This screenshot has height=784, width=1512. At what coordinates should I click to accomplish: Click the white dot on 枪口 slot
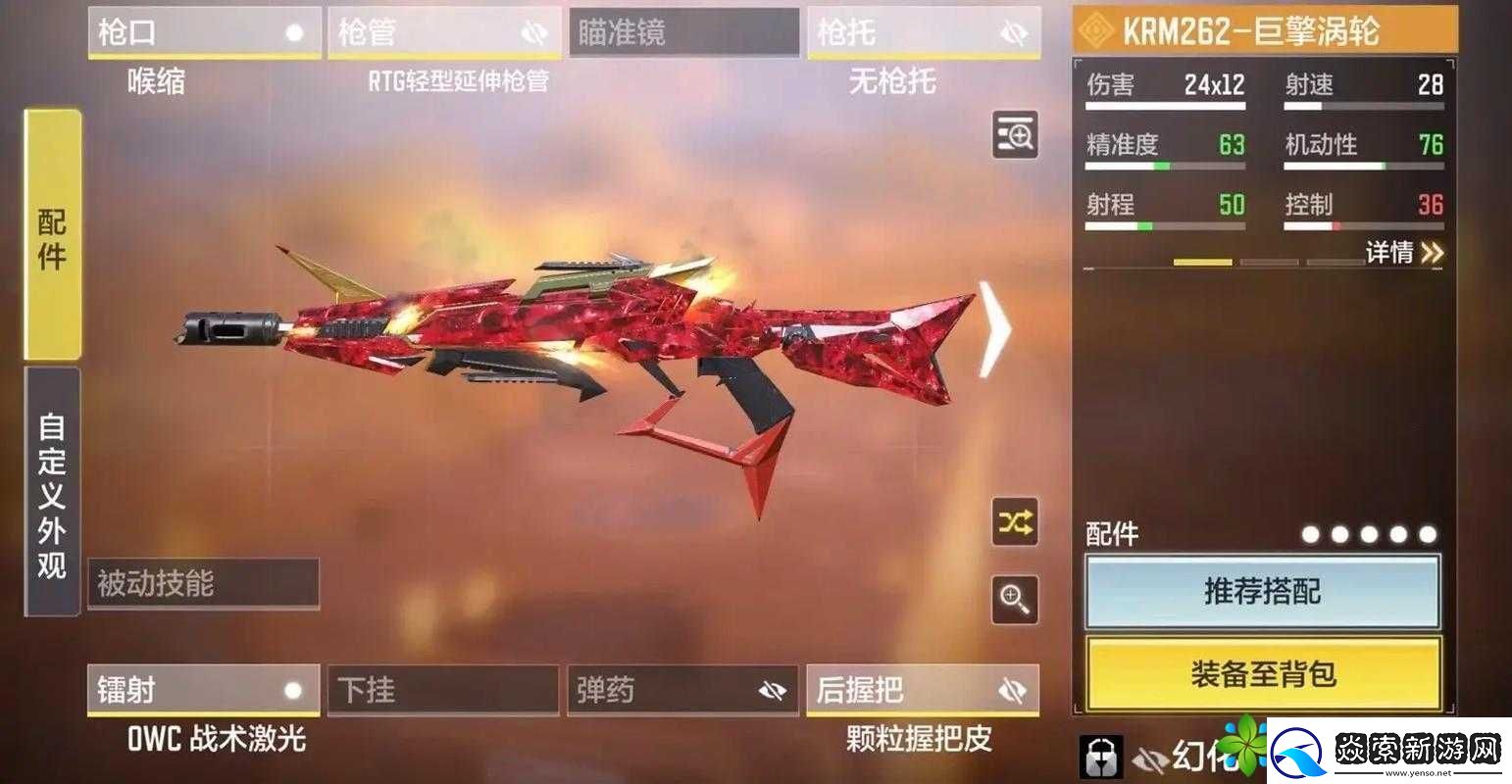[x=295, y=31]
